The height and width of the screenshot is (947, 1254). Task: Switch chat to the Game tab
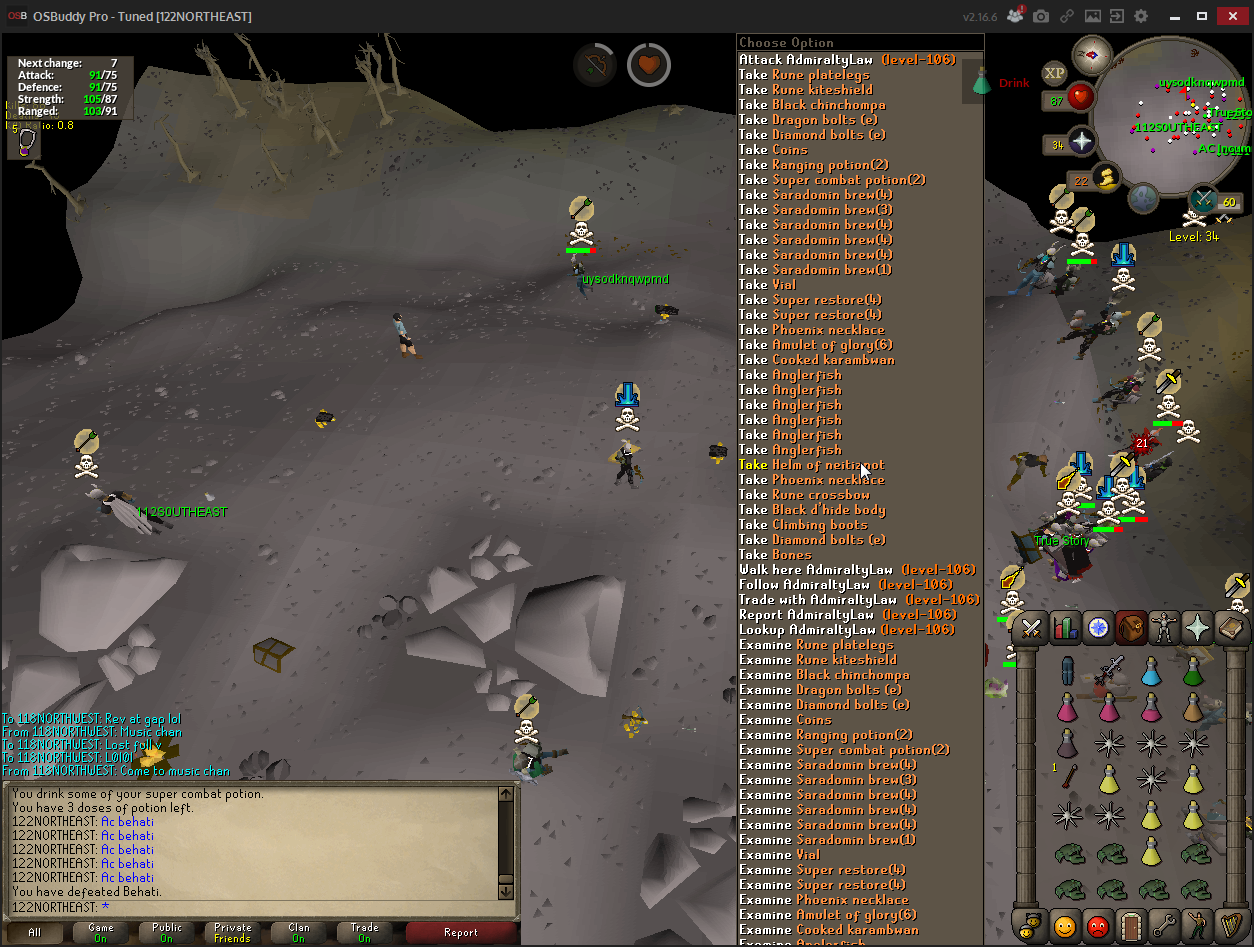(101, 933)
